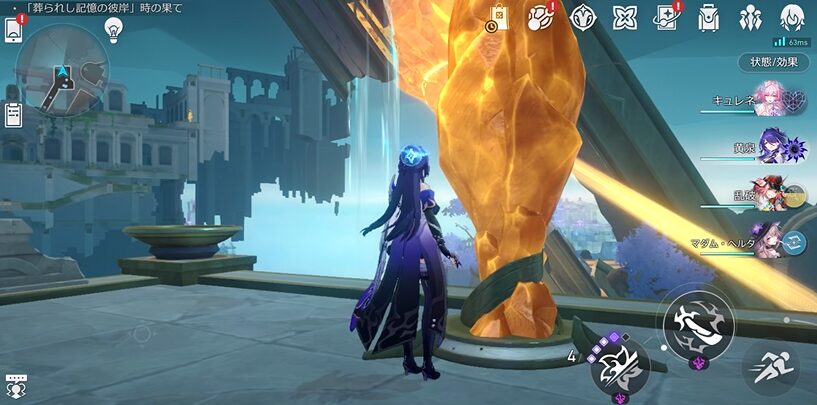The image size is (817, 405).
Task: Open the clipboard mission log icon
Action: pyautogui.click(x=13, y=113)
